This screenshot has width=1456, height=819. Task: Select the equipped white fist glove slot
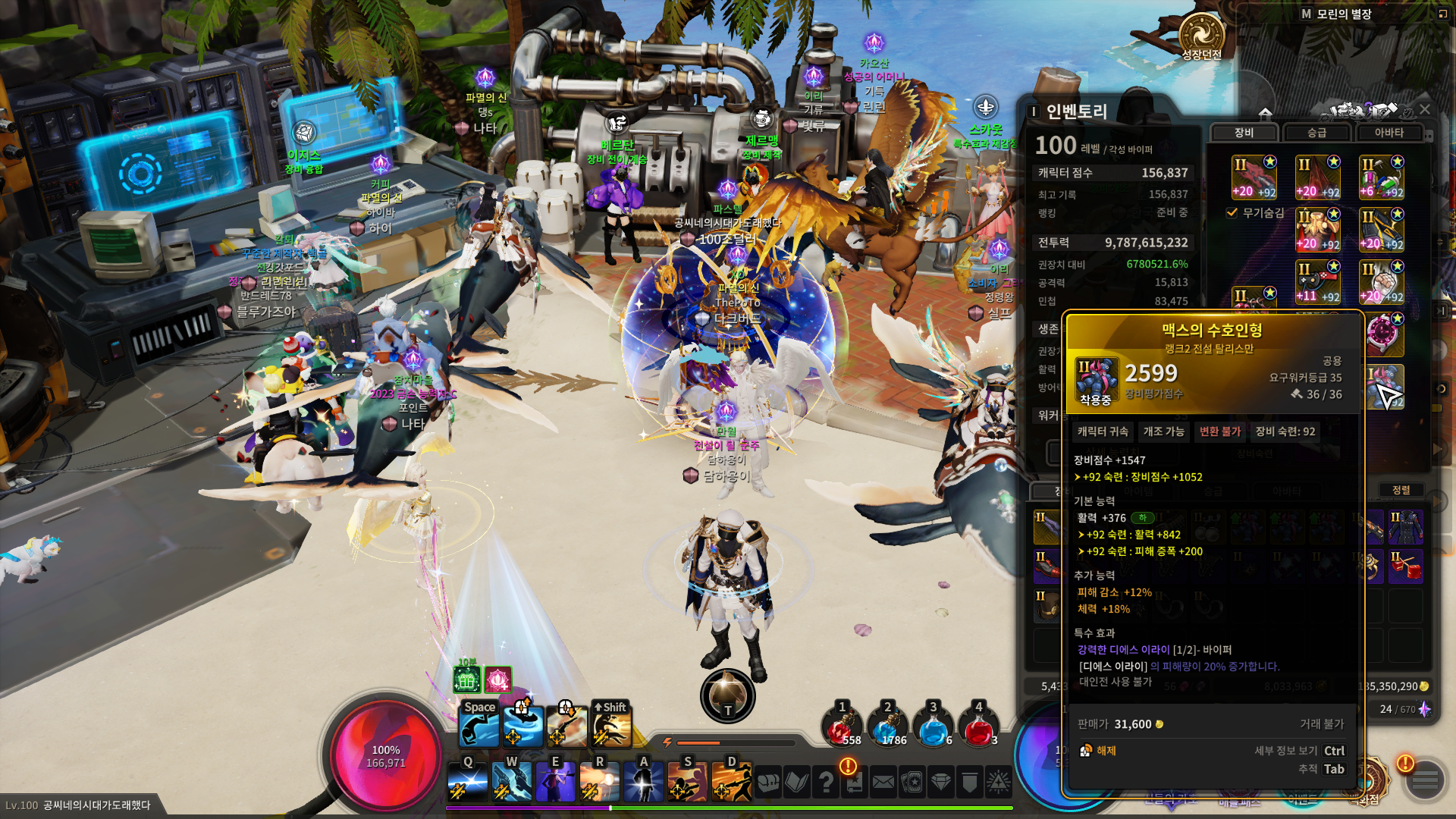pyautogui.click(x=1381, y=281)
